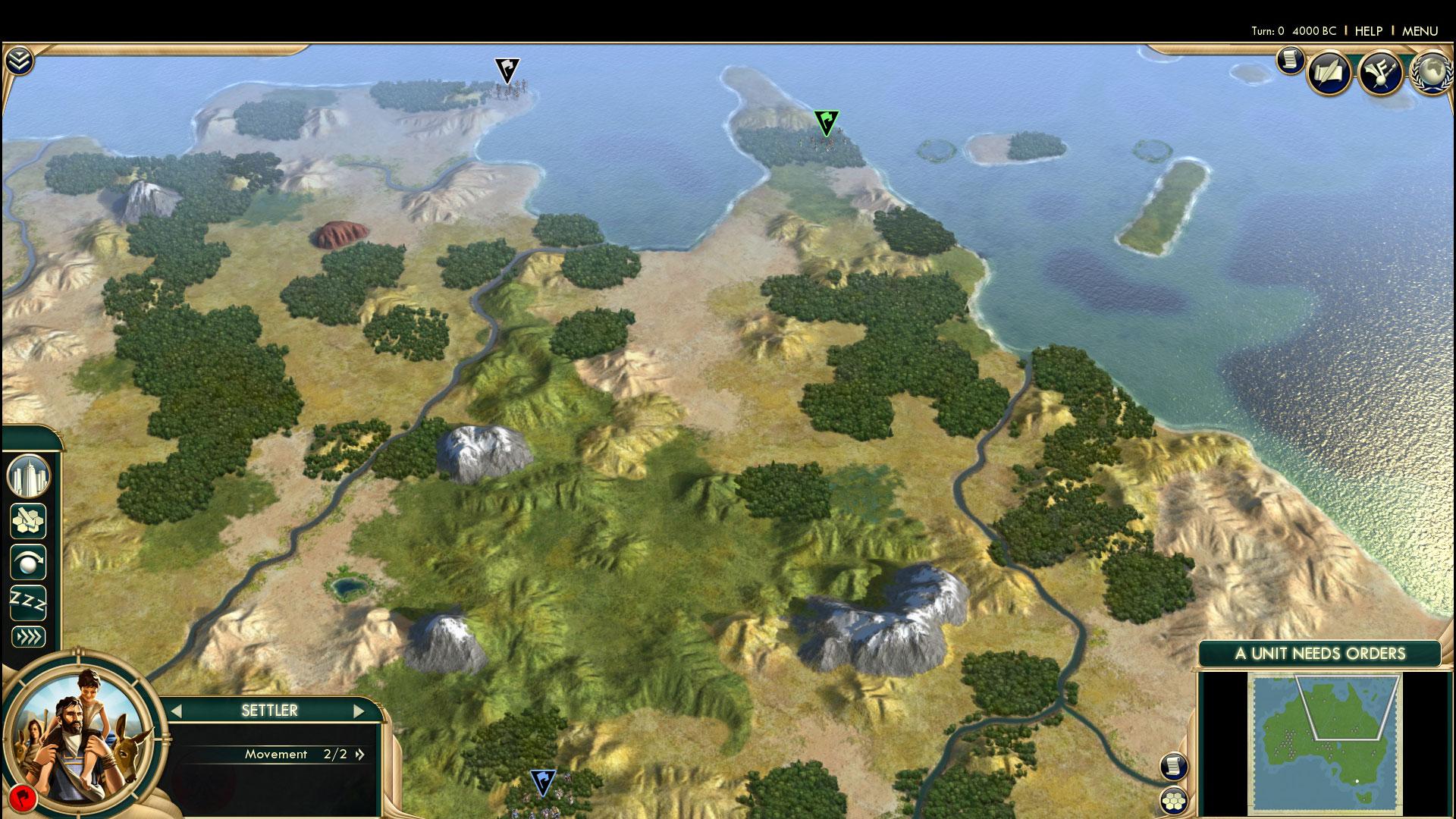The width and height of the screenshot is (1456, 819).
Task: Cycle to the previous unit with left arrow
Action: (177, 711)
